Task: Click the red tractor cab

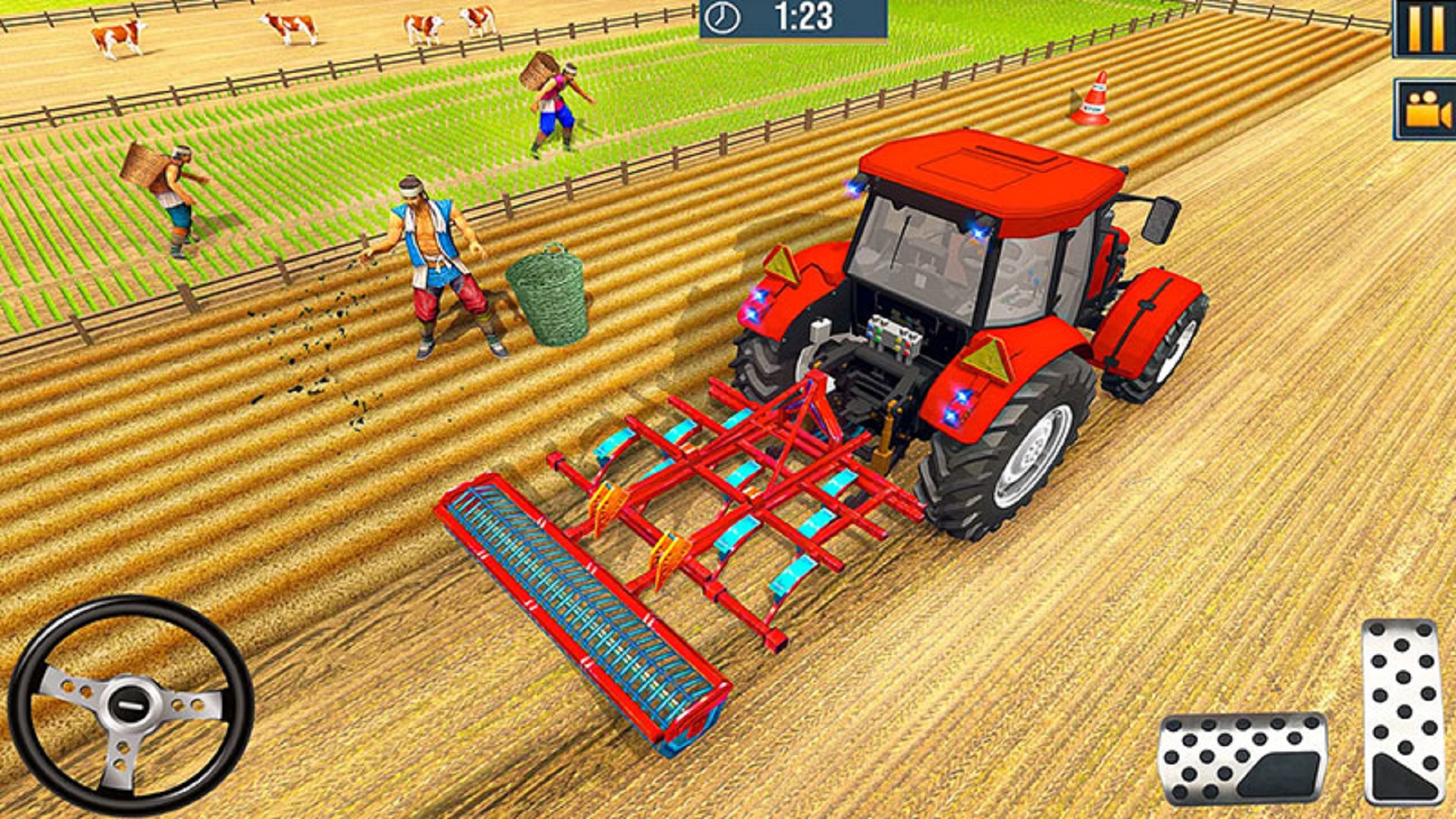Action: coord(971,243)
